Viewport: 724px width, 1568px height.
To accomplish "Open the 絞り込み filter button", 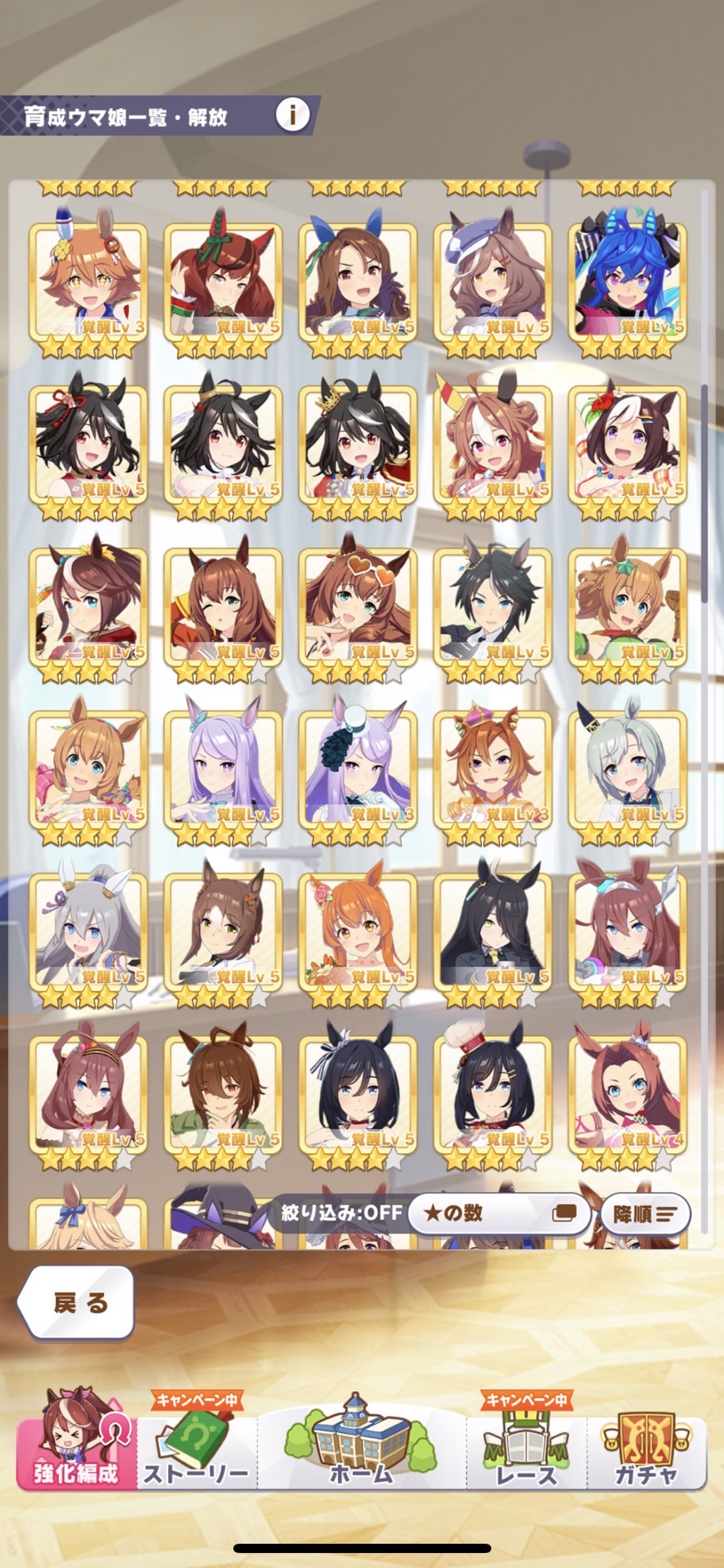I will pos(341,1212).
